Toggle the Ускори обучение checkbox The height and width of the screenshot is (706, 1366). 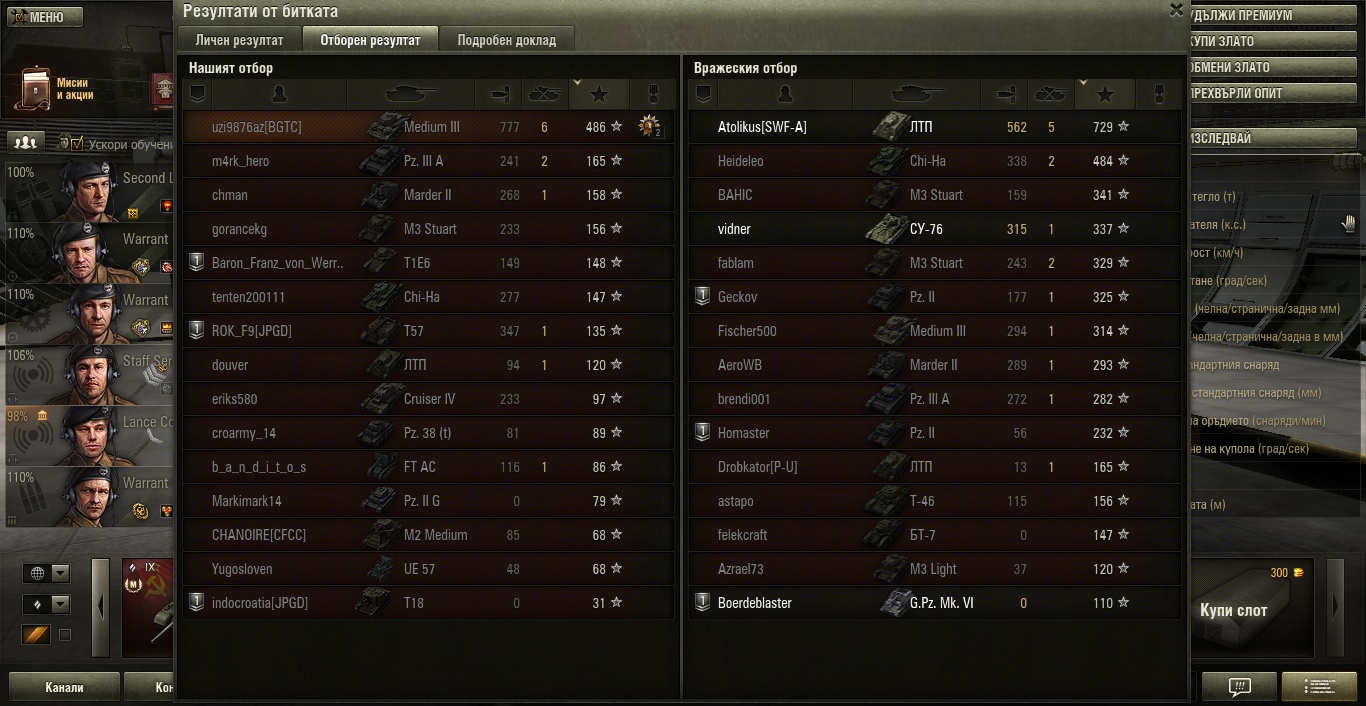point(77,143)
